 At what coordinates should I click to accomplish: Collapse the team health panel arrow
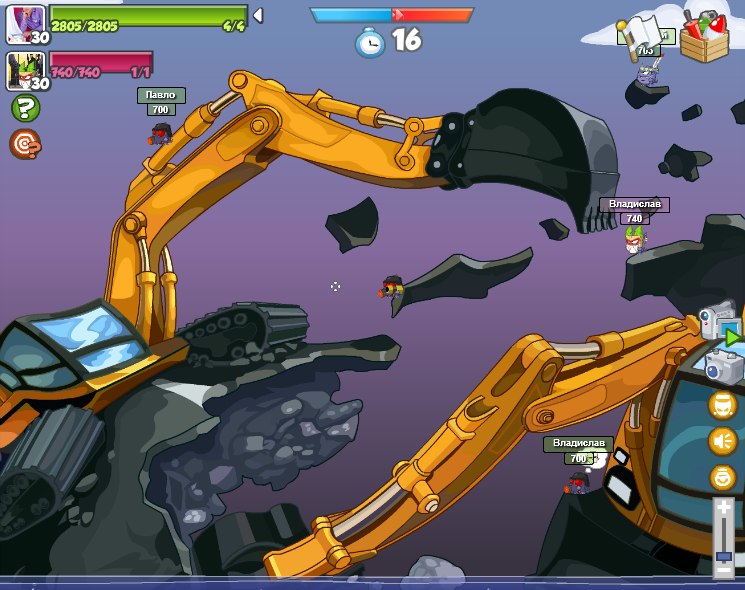point(257,16)
